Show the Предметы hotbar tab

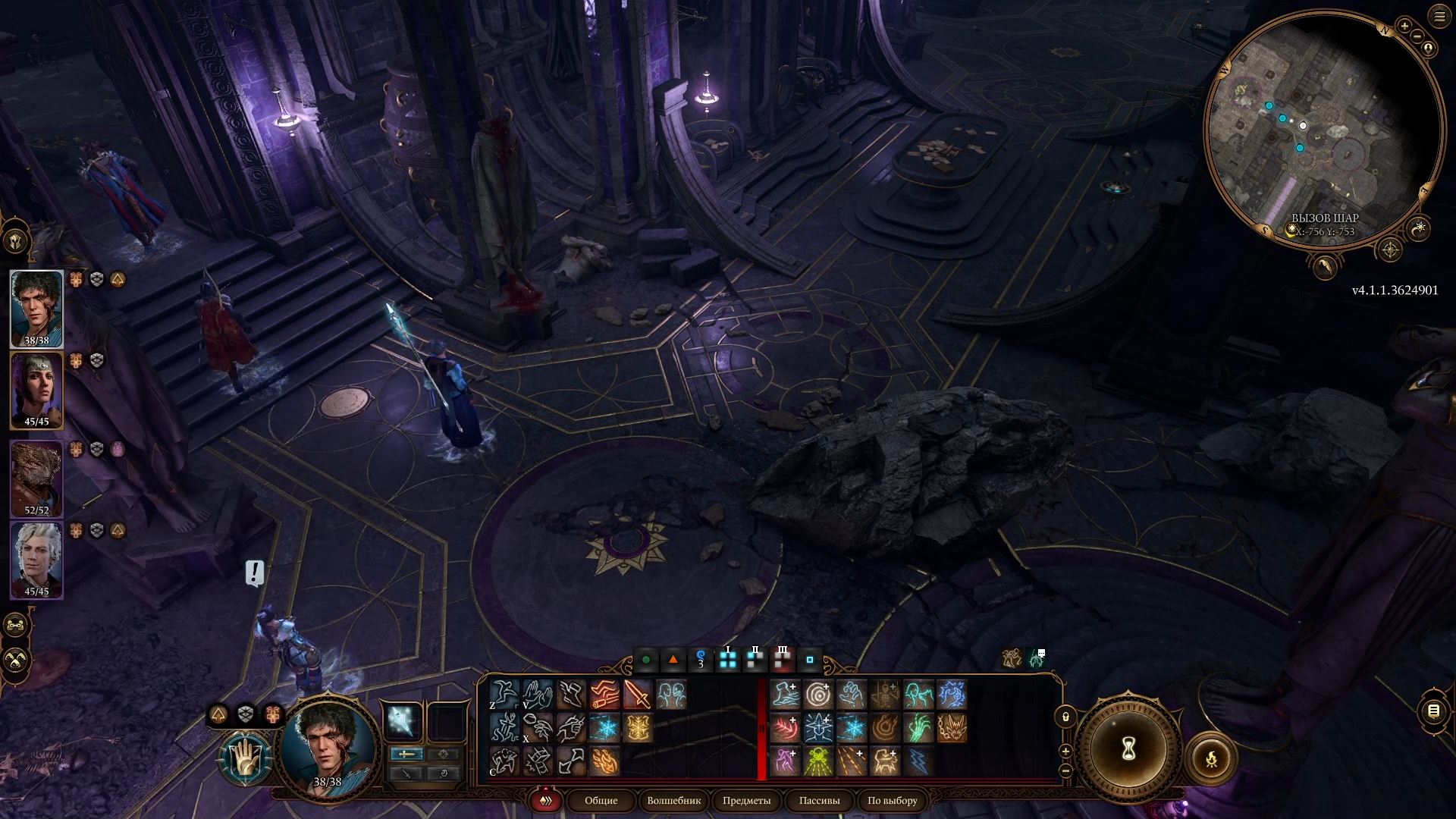[x=746, y=801]
